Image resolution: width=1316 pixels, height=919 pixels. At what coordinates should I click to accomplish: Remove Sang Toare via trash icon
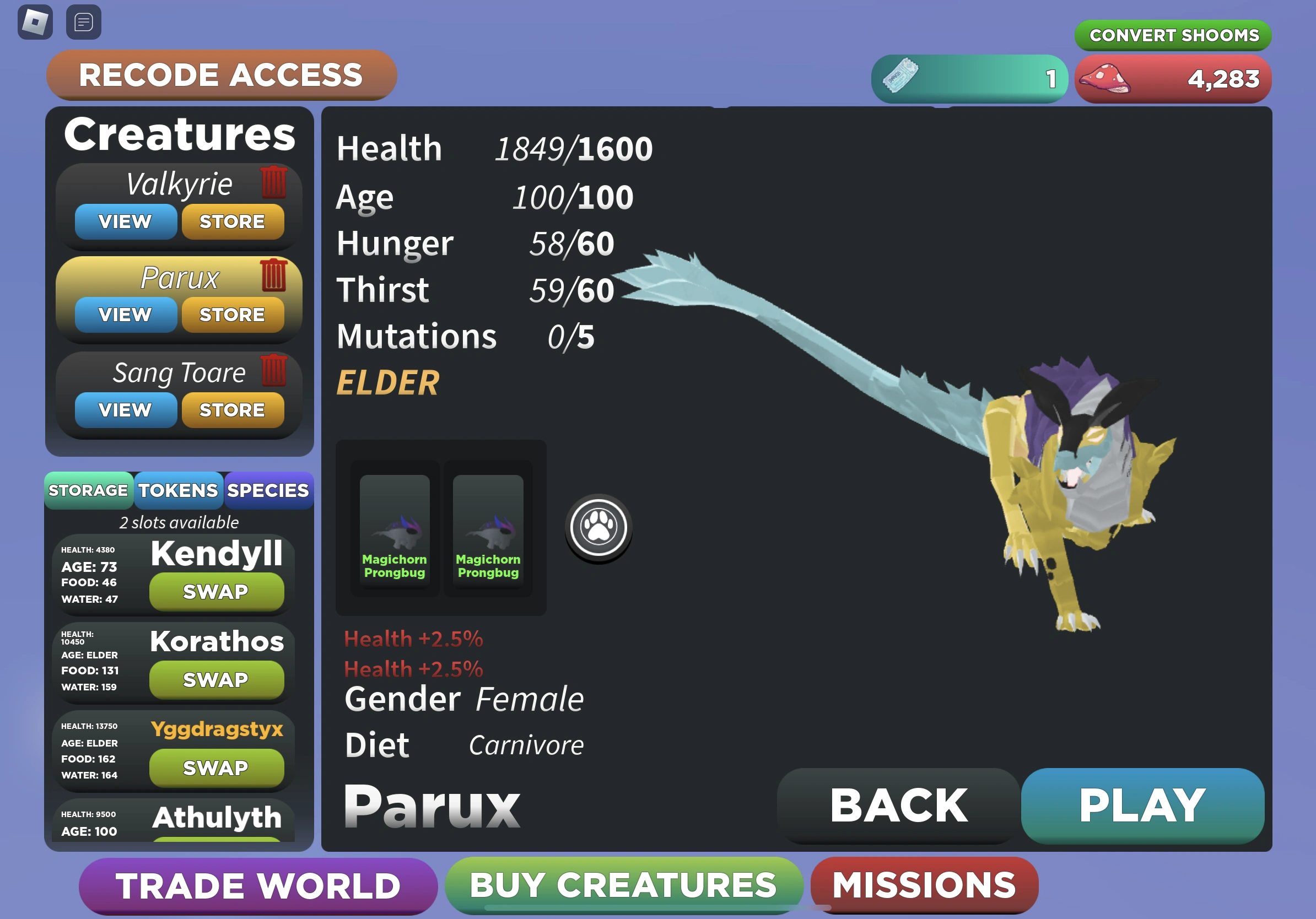(x=275, y=371)
